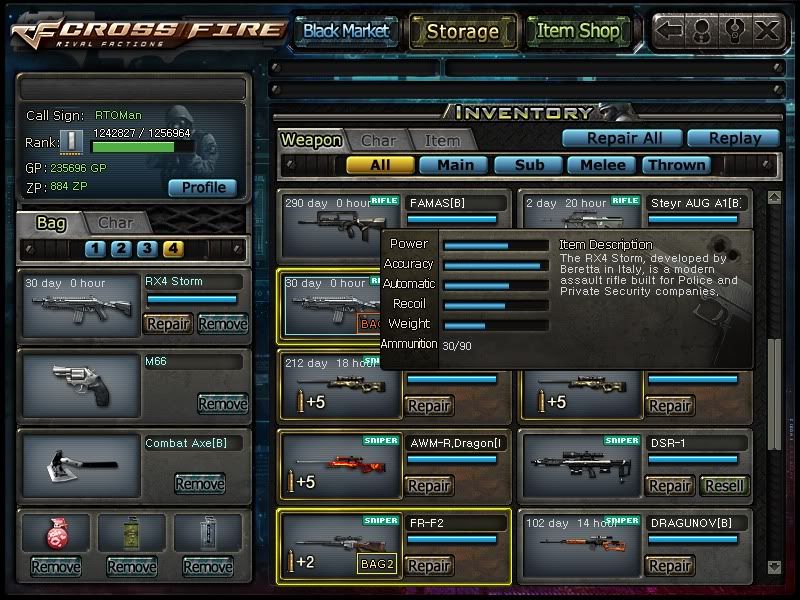This screenshot has width=800, height=600.
Task: Remove the Combat Axe[B]
Action: point(199,484)
